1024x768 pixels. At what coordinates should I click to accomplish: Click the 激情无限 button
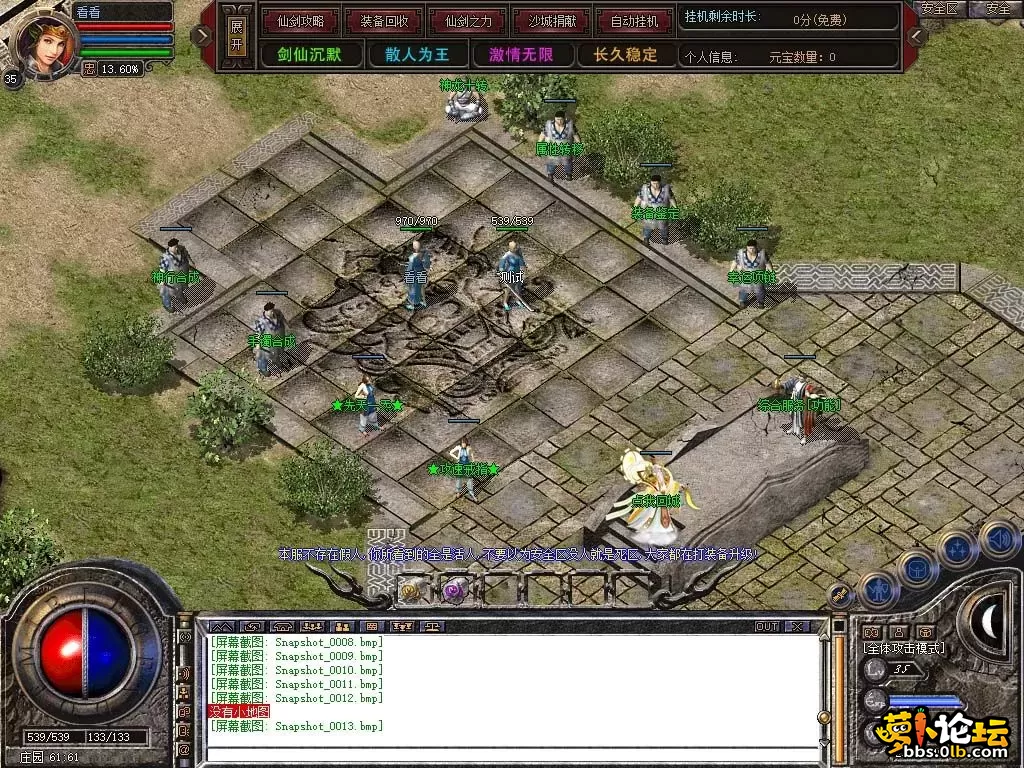(521, 54)
